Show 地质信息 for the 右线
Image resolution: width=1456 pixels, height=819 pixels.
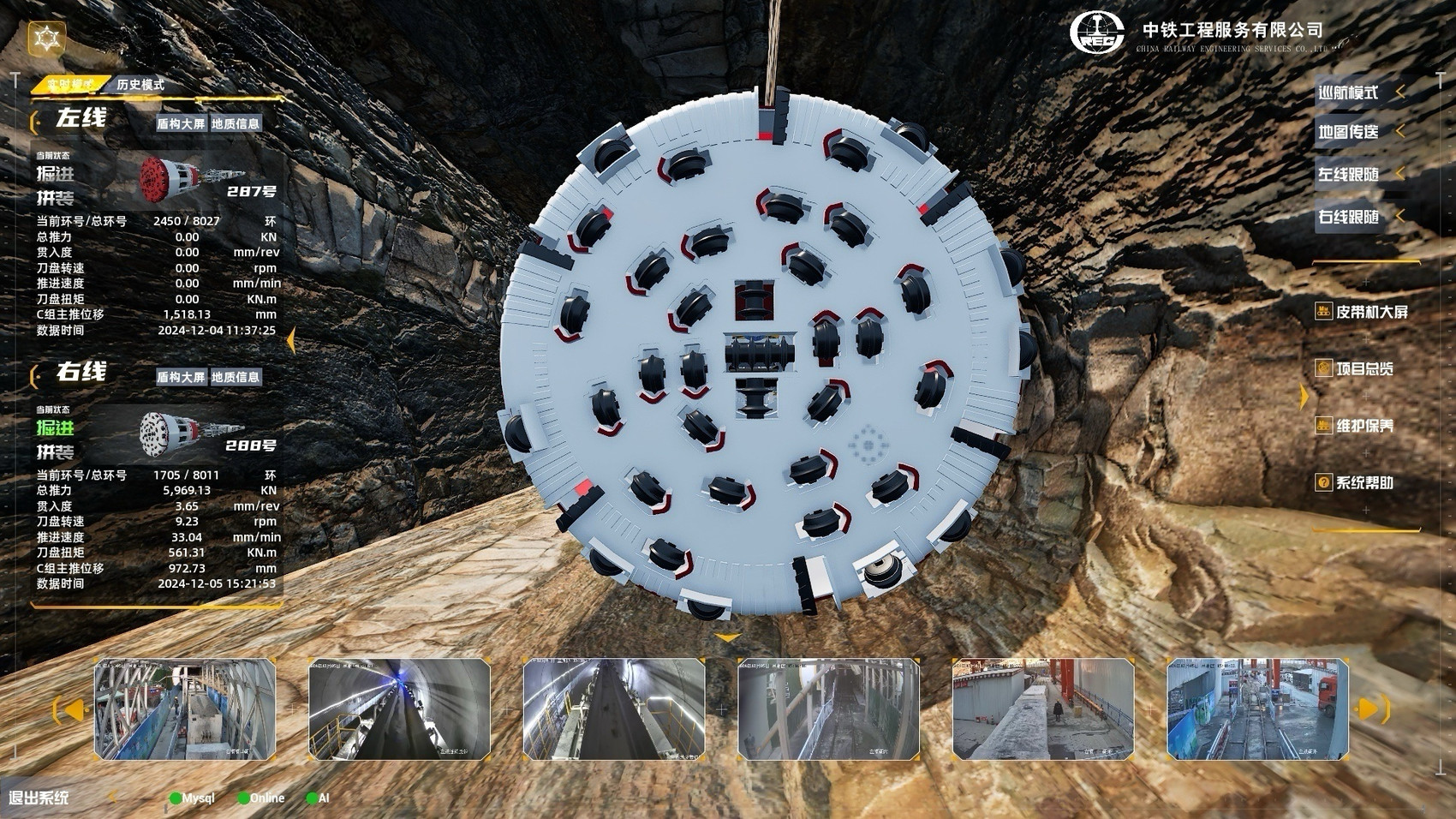[236, 377]
